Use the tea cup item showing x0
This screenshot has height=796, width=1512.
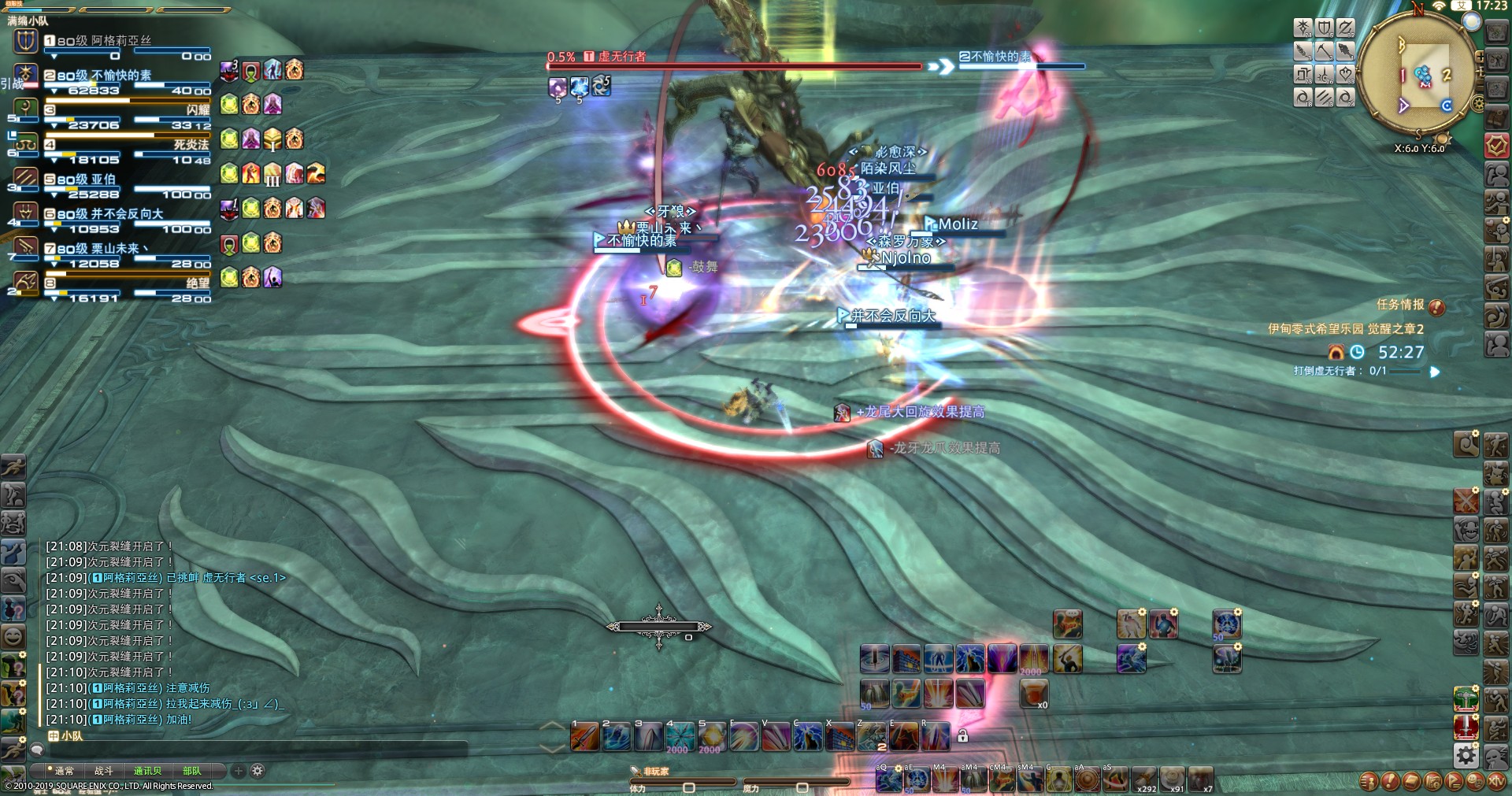pos(1034,693)
